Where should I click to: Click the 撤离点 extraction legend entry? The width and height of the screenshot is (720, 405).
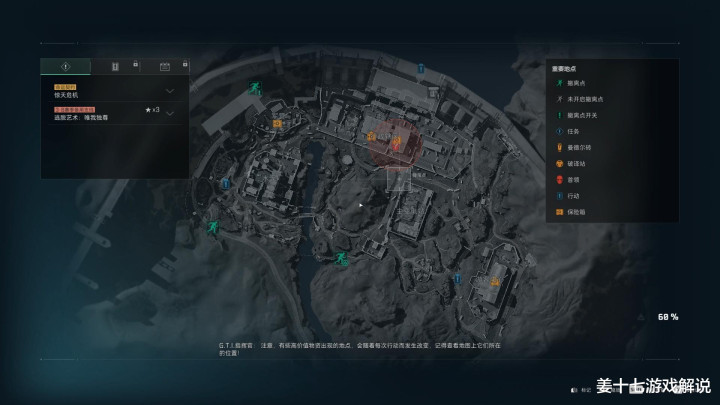[x=578, y=84]
